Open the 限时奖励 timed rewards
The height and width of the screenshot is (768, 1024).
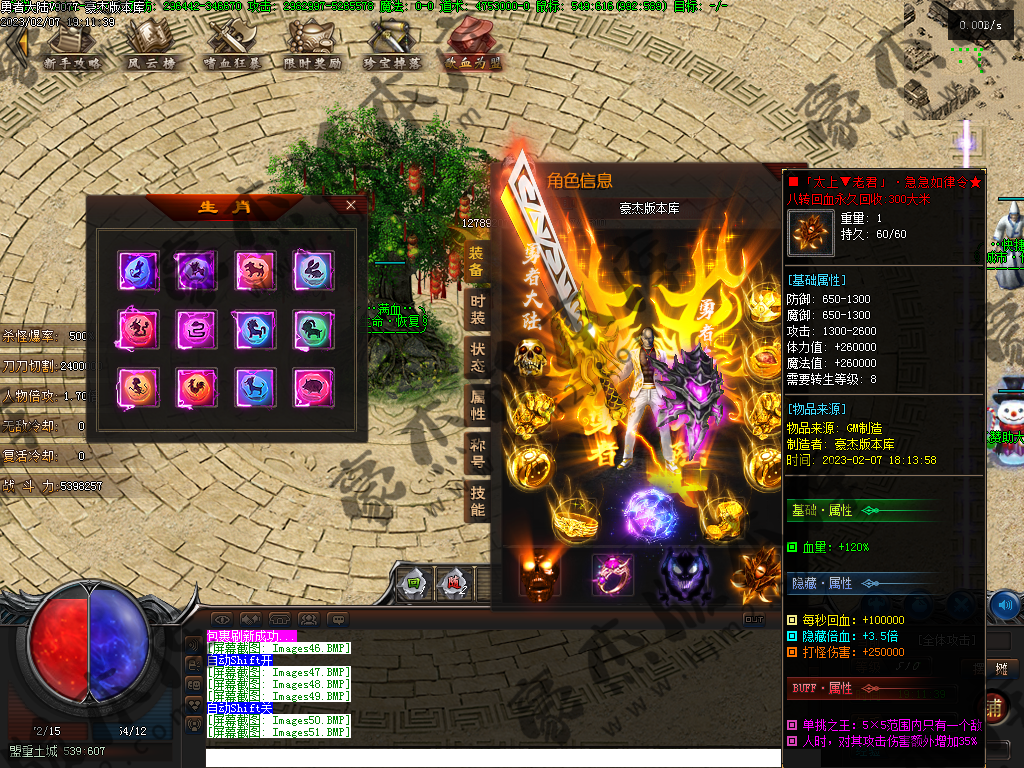312,45
